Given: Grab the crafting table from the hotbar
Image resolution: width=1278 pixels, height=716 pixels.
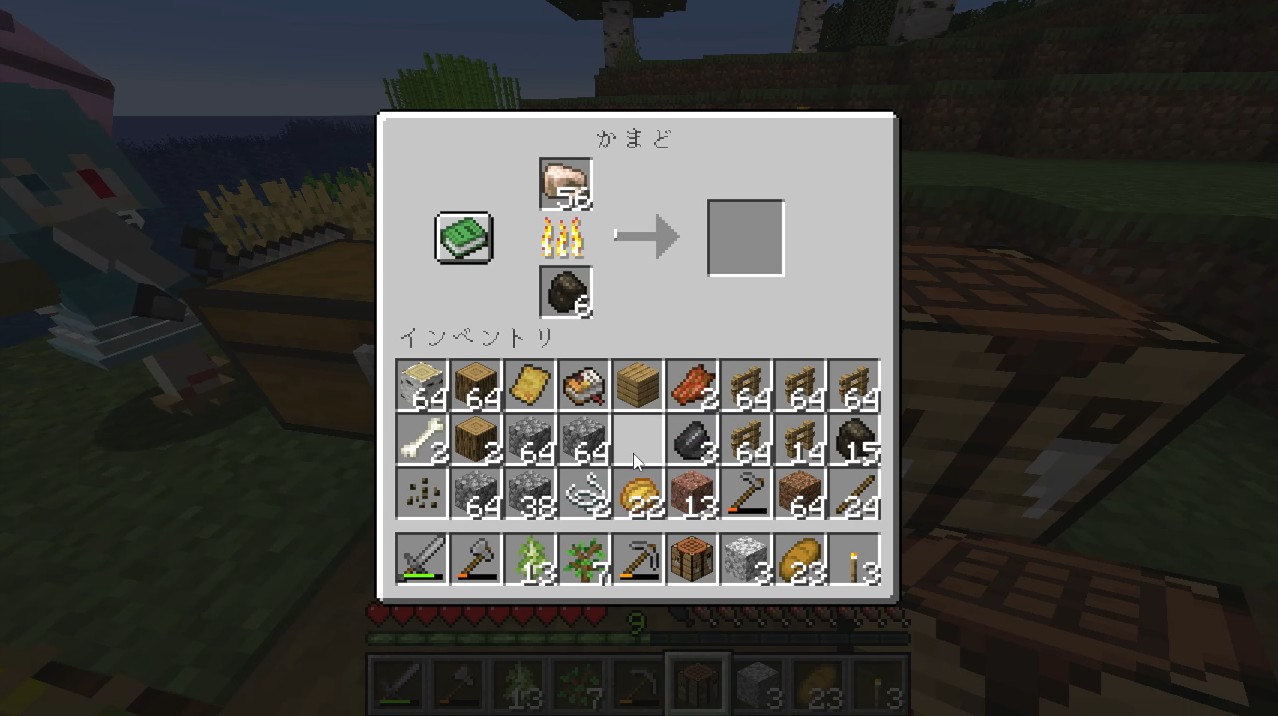Looking at the screenshot, I should tap(692, 559).
